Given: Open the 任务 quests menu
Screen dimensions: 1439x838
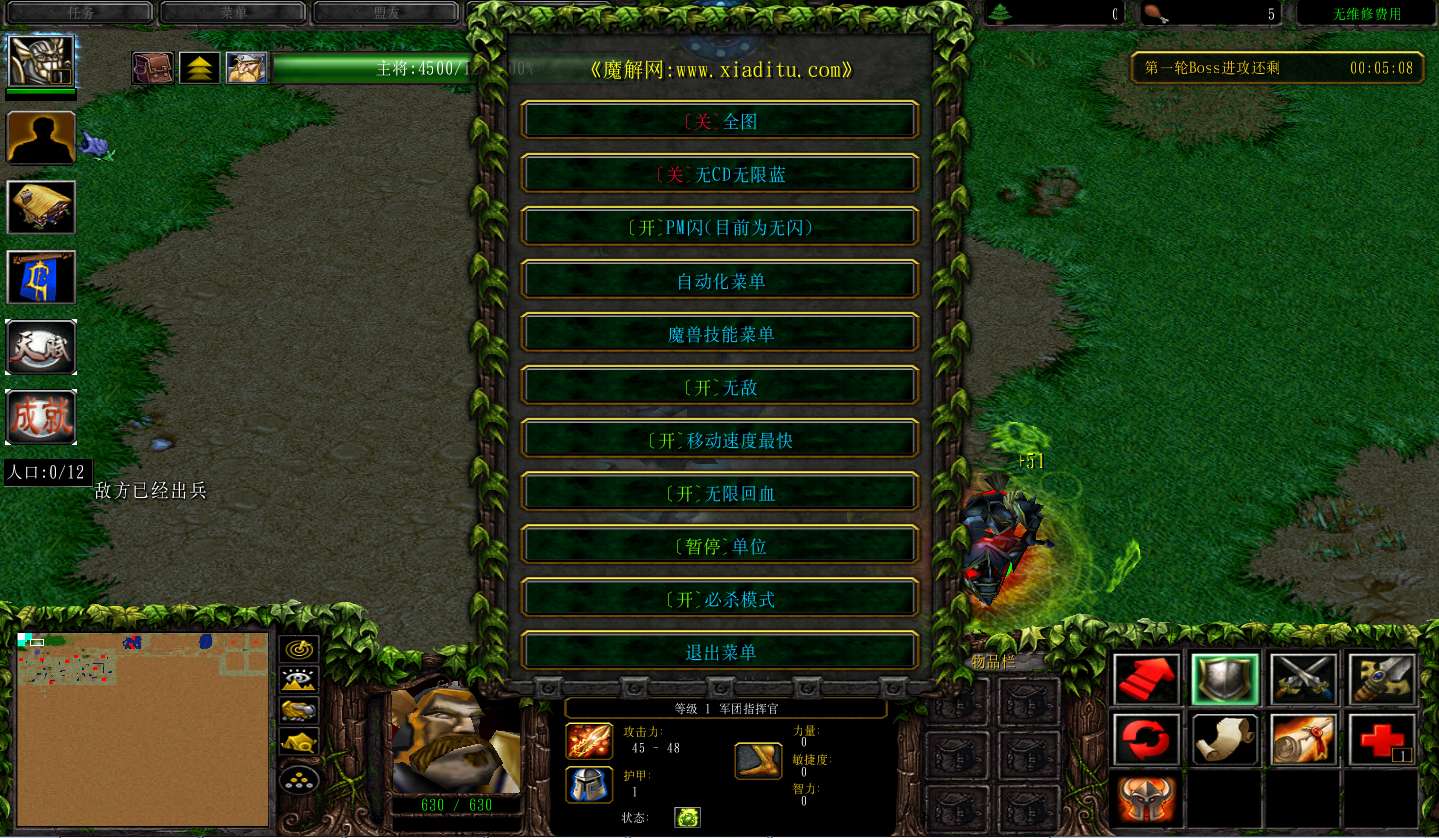Looking at the screenshot, I should click(x=78, y=12).
